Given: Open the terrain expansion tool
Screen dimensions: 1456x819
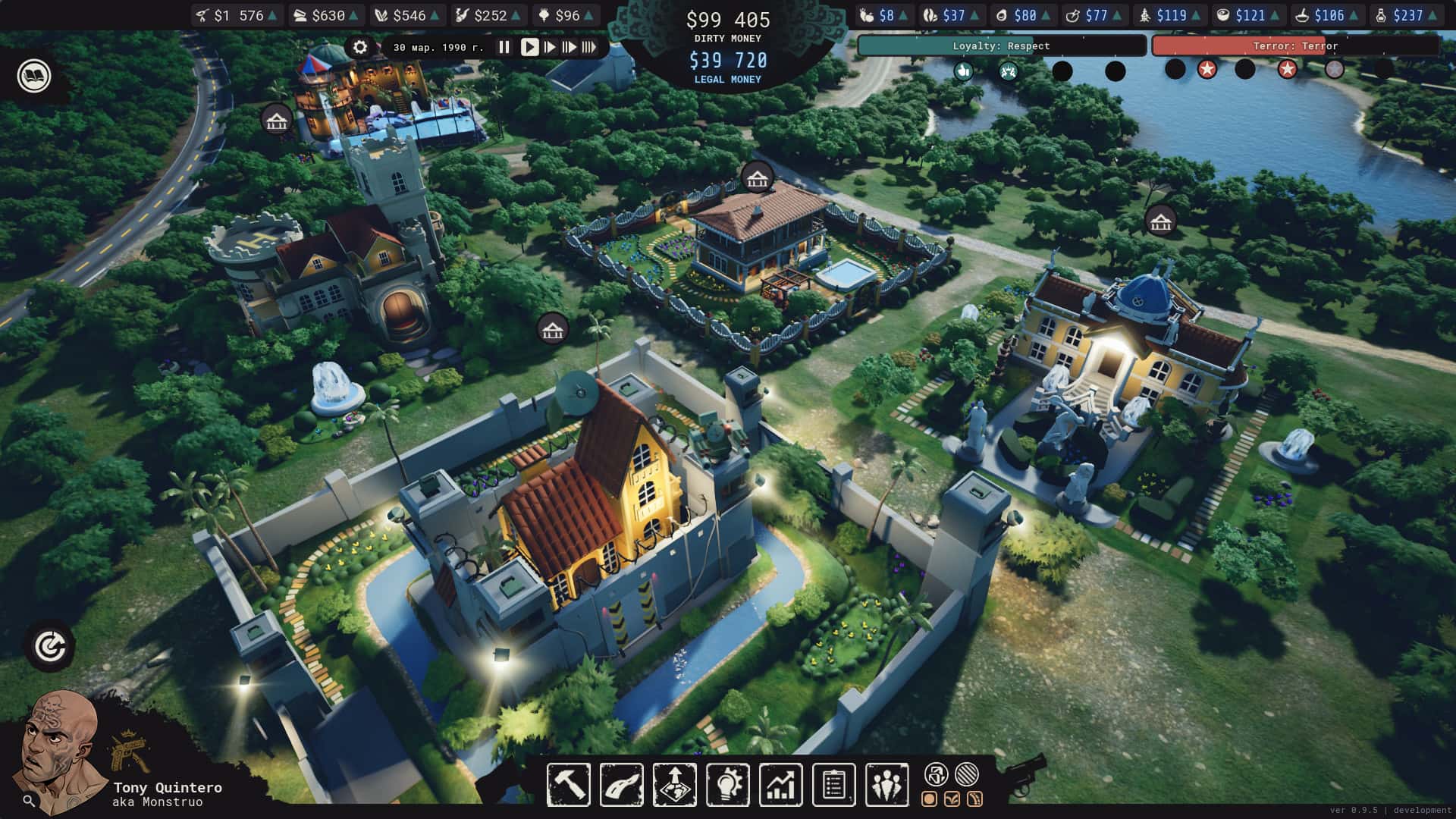Looking at the screenshot, I should [673, 785].
